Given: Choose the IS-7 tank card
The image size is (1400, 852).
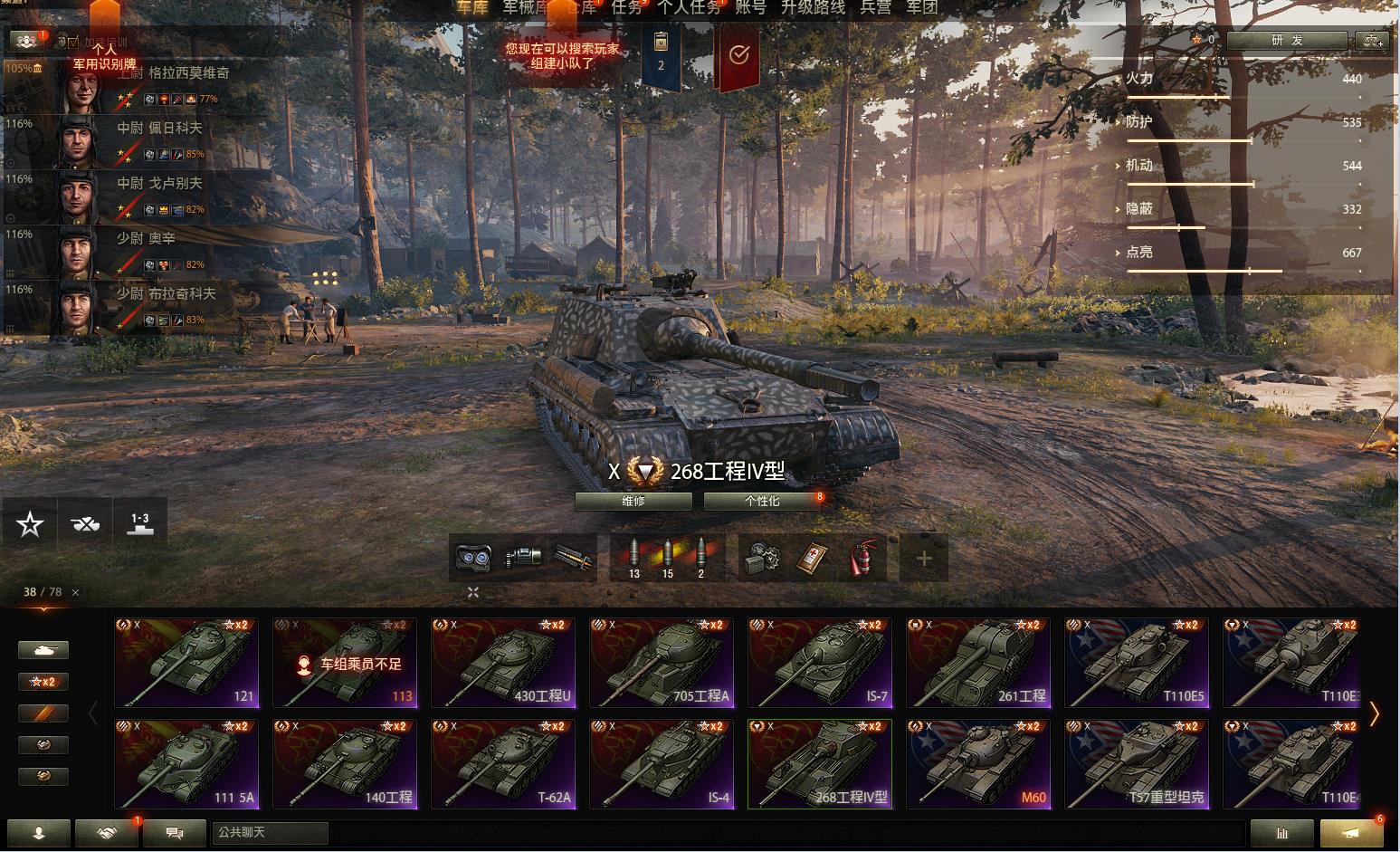Looking at the screenshot, I should pyautogui.click(x=819, y=663).
